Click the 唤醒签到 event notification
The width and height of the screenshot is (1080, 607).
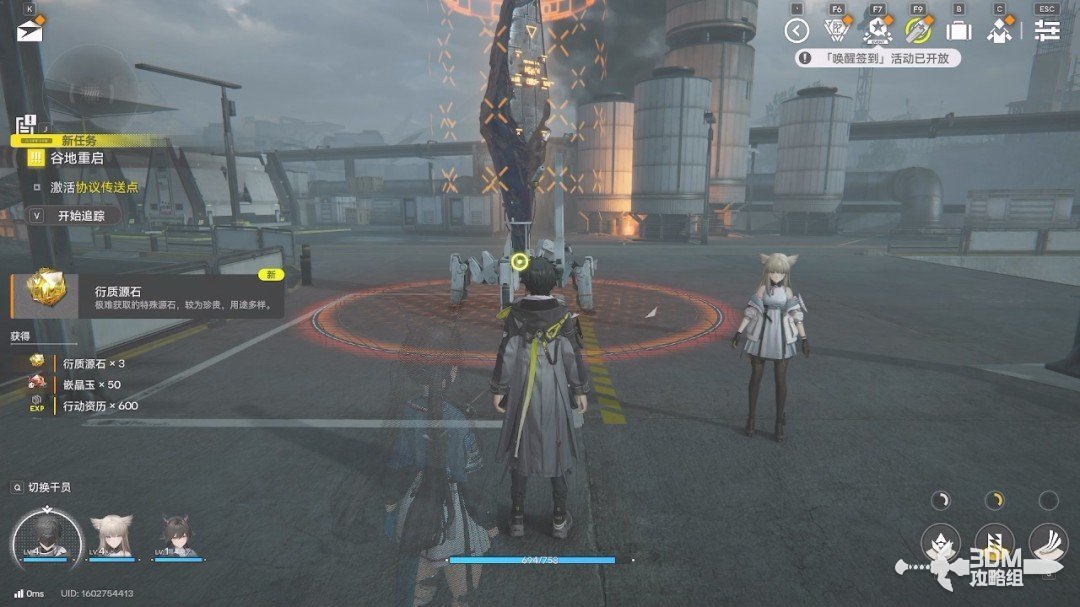tap(878, 59)
